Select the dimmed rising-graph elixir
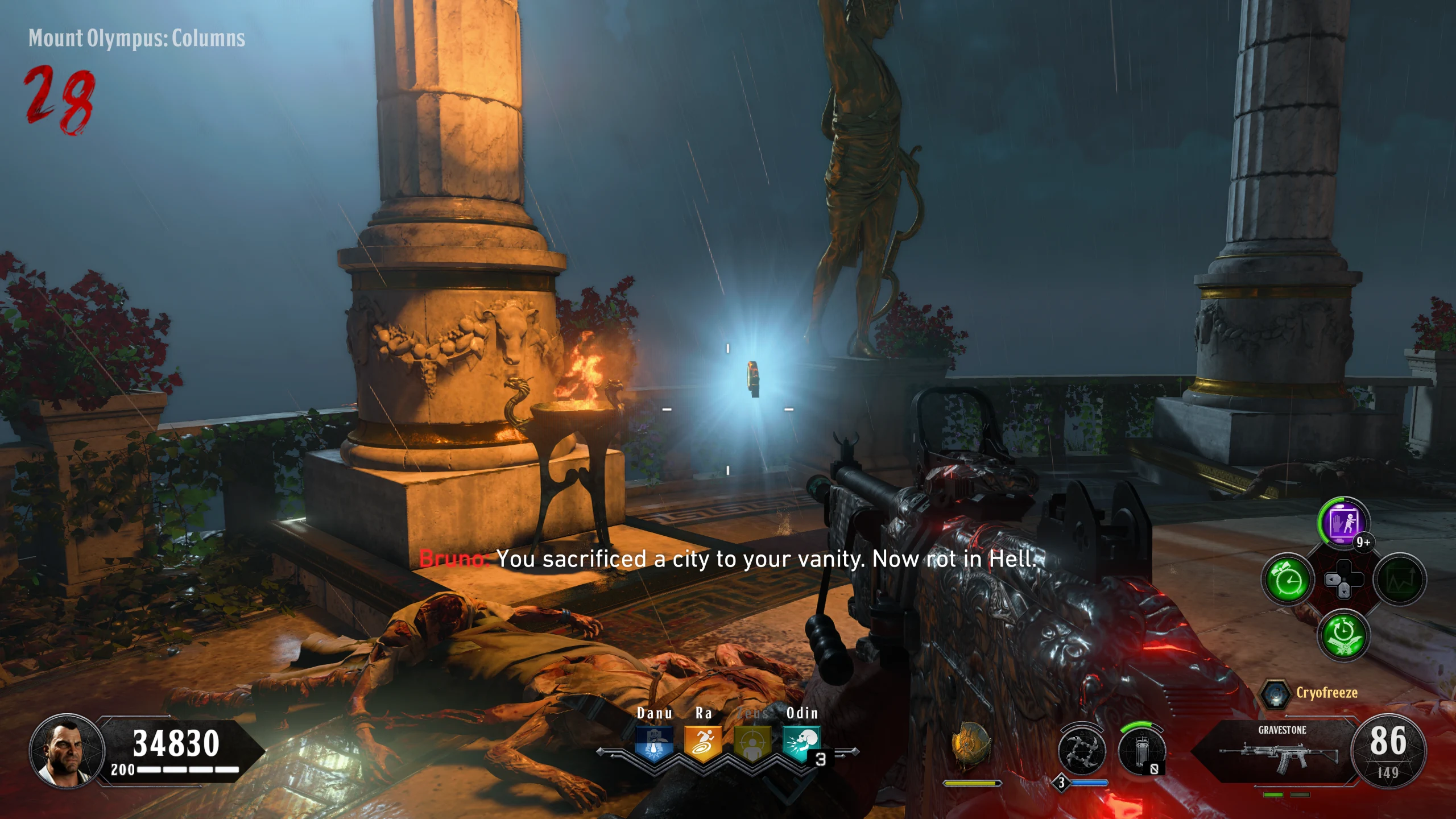 (x=1399, y=580)
